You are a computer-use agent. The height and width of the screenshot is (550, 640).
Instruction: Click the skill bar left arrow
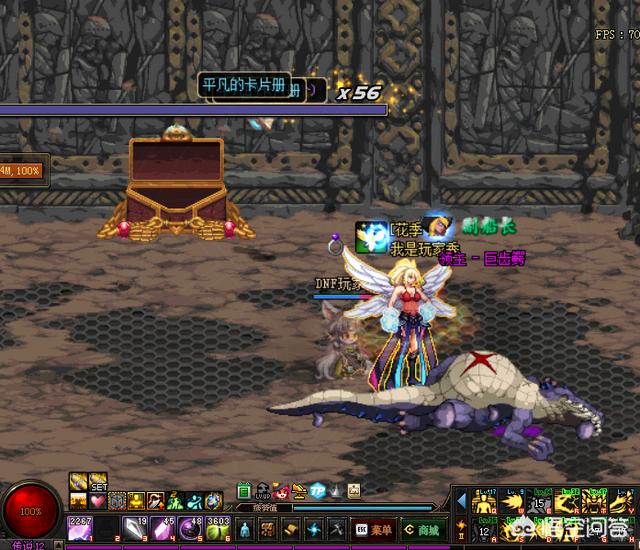pyautogui.click(x=461, y=498)
